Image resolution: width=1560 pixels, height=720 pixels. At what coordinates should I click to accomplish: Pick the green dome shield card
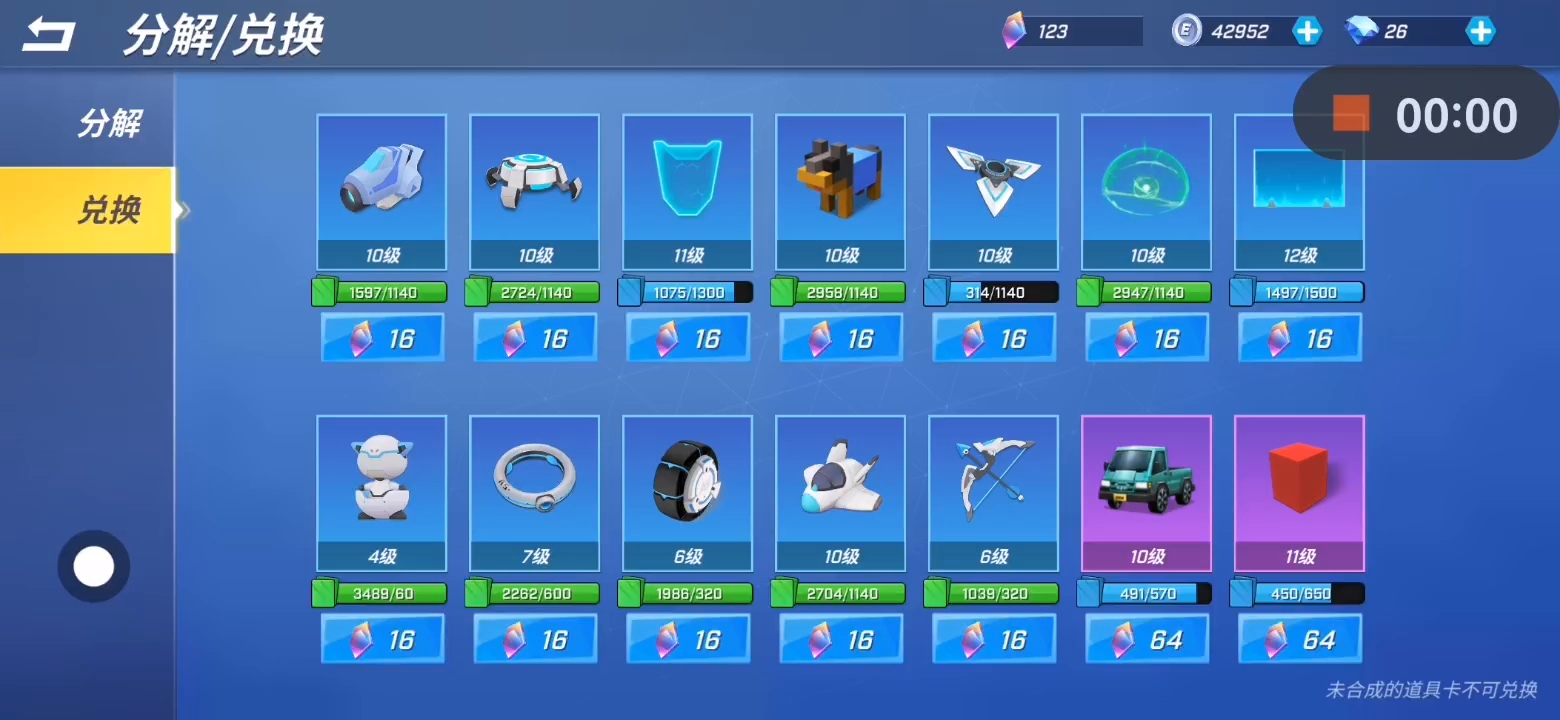pos(1146,191)
